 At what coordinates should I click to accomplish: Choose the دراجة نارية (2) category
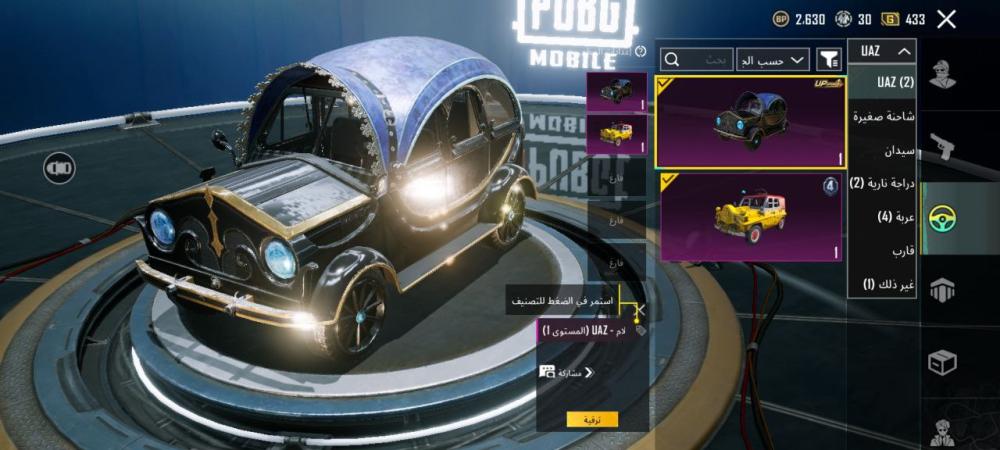click(882, 183)
